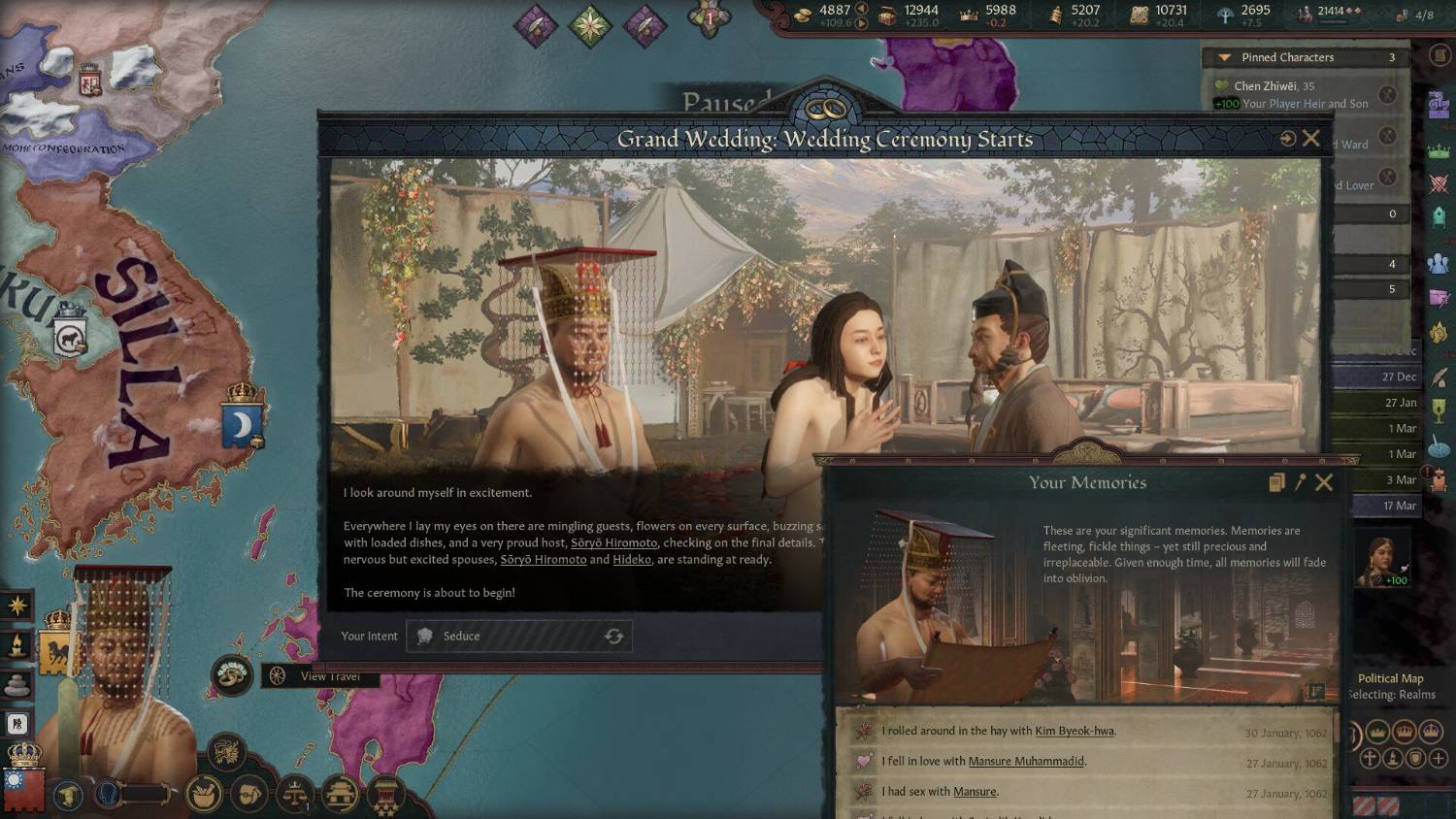Viewport: 1456px width, 819px height.
Task: Click the minimize arrow on the wedding event
Action: (1288, 139)
